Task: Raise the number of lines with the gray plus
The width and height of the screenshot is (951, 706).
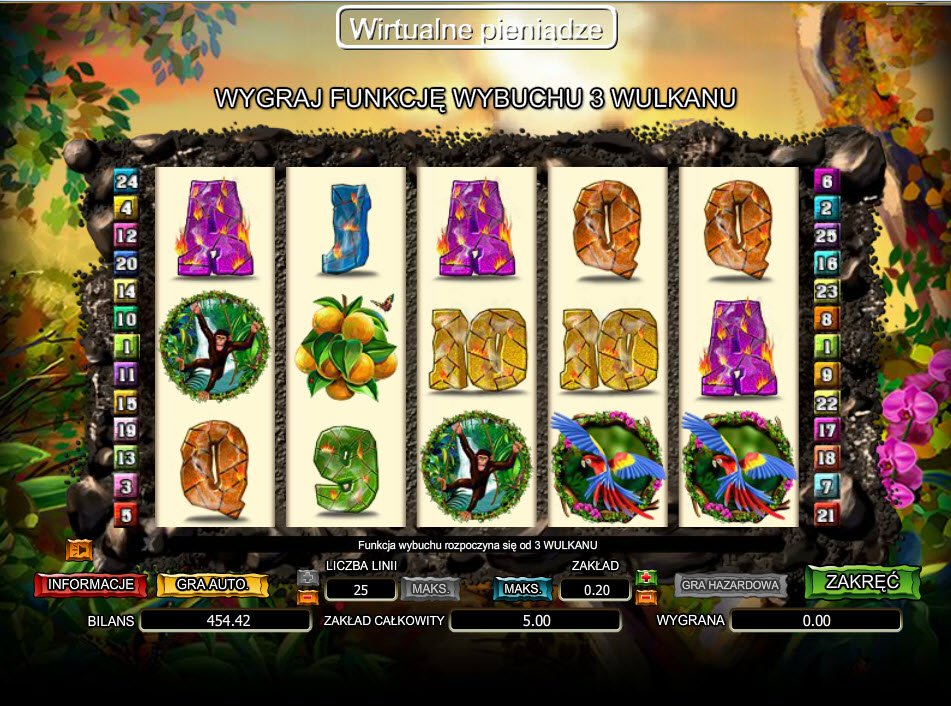Action: [308, 578]
